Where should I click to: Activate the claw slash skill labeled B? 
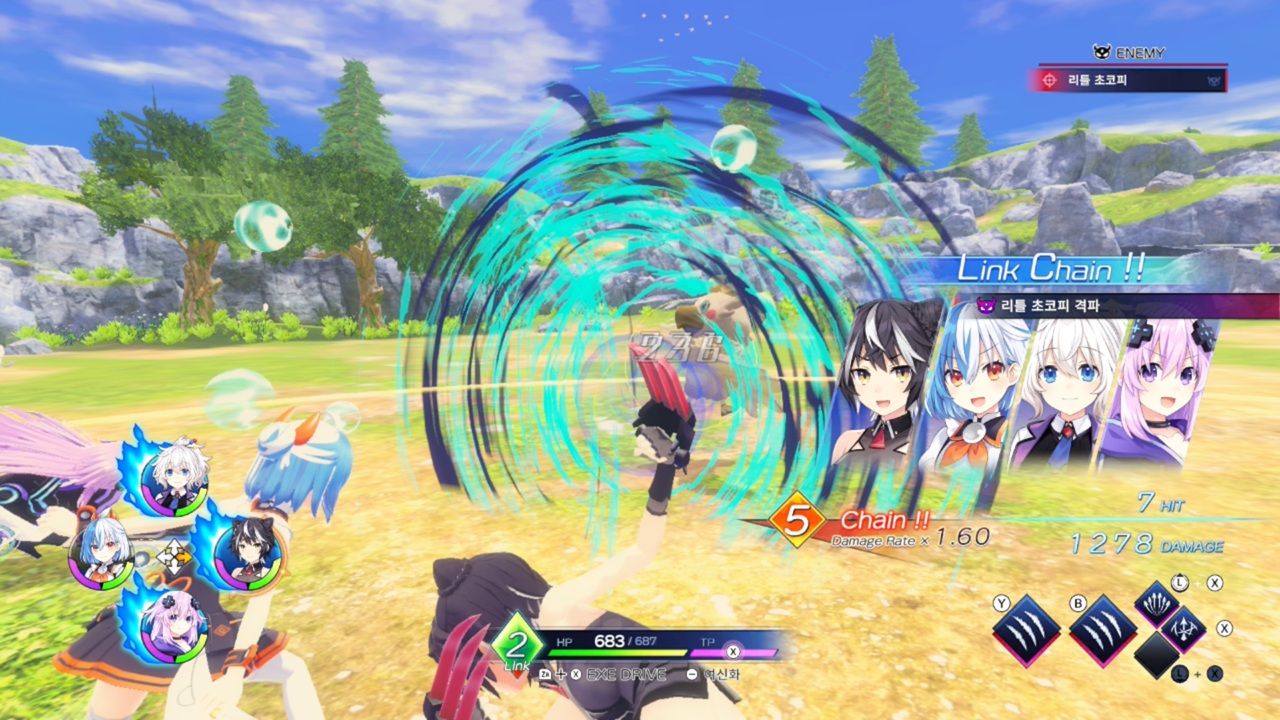pyautogui.click(x=1103, y=630)
